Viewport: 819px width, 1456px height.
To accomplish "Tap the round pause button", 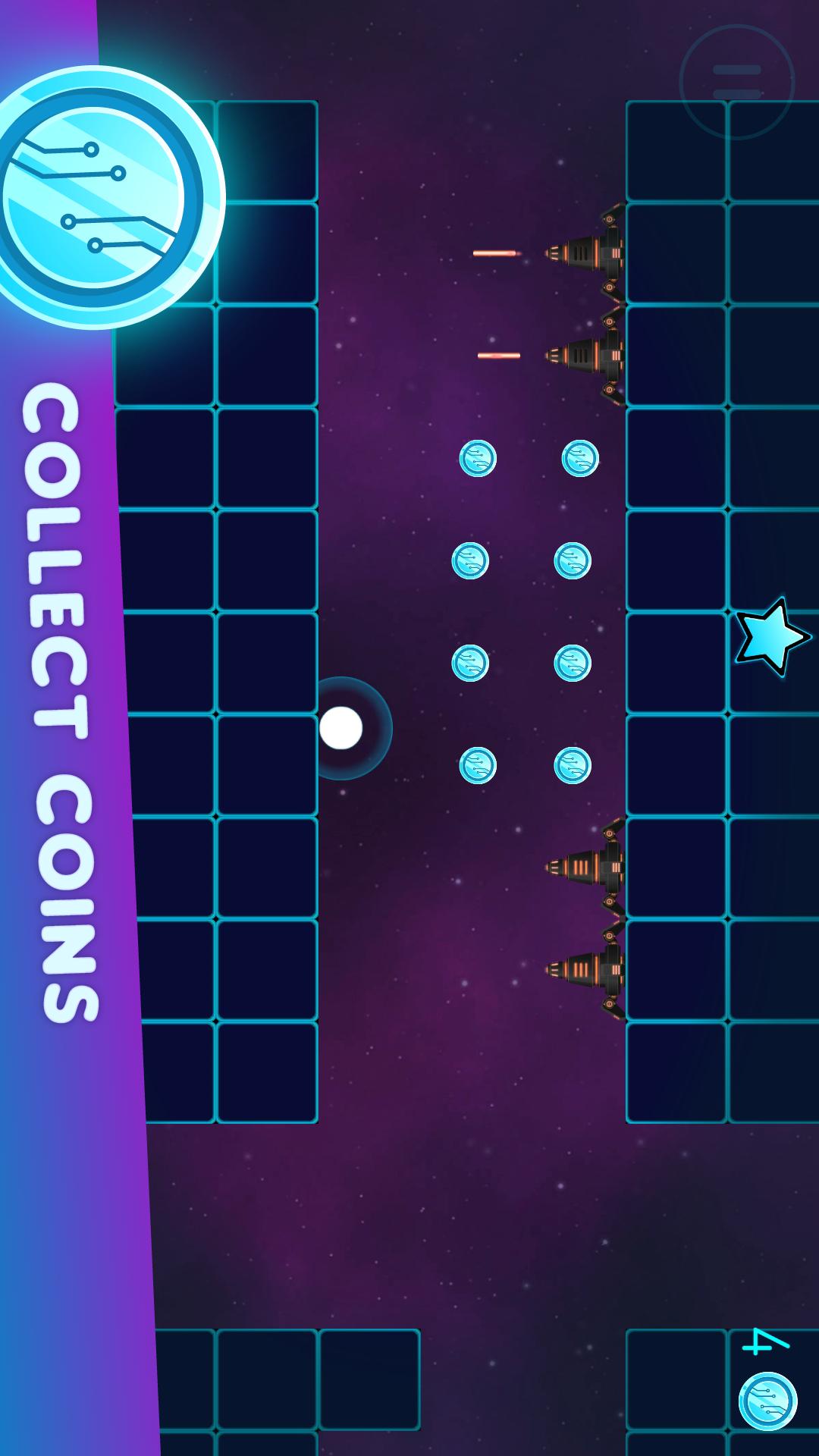I will pos(736,82).
